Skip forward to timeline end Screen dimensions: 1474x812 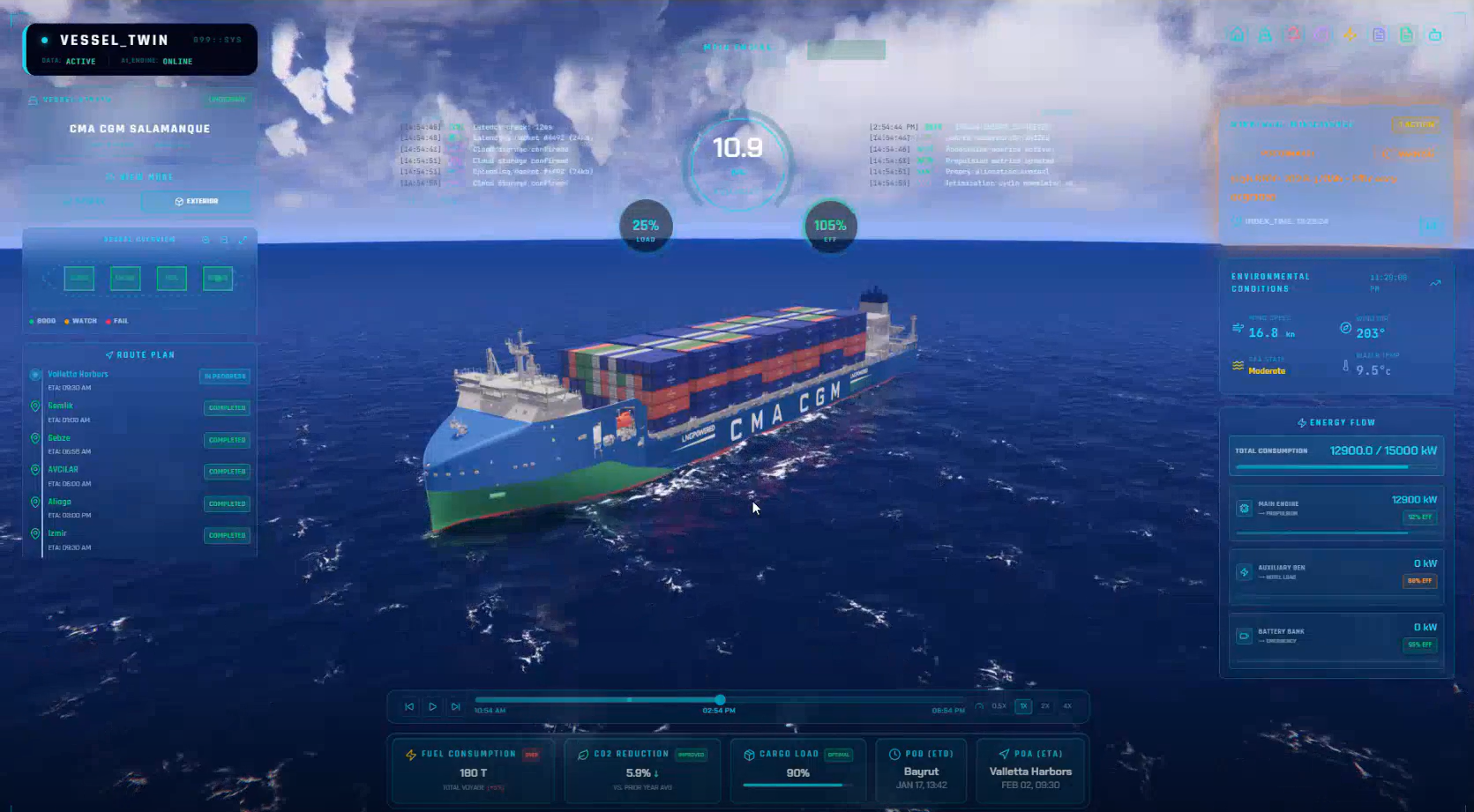point(455,706)
